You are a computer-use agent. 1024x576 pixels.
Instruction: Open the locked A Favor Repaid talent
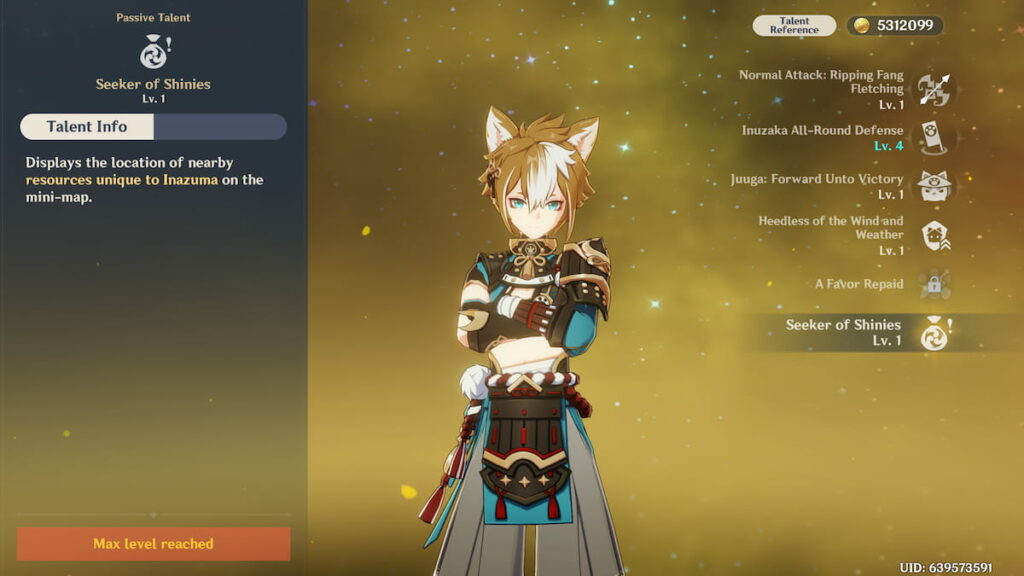point(935,284)
